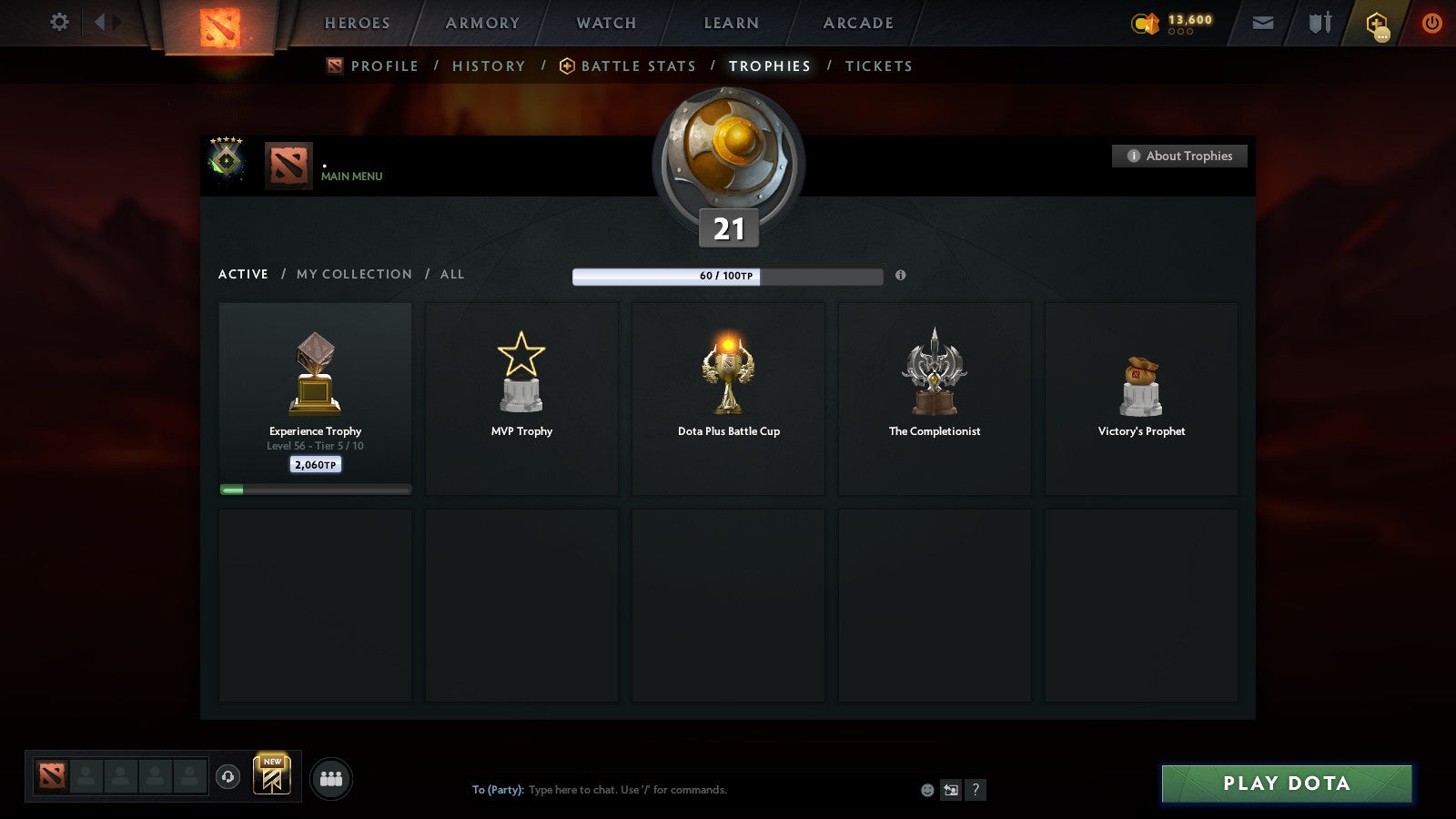Switch to the HISTORY tab
The width and height of the screenshot is (1456, 819).
[x=489, y=66]
